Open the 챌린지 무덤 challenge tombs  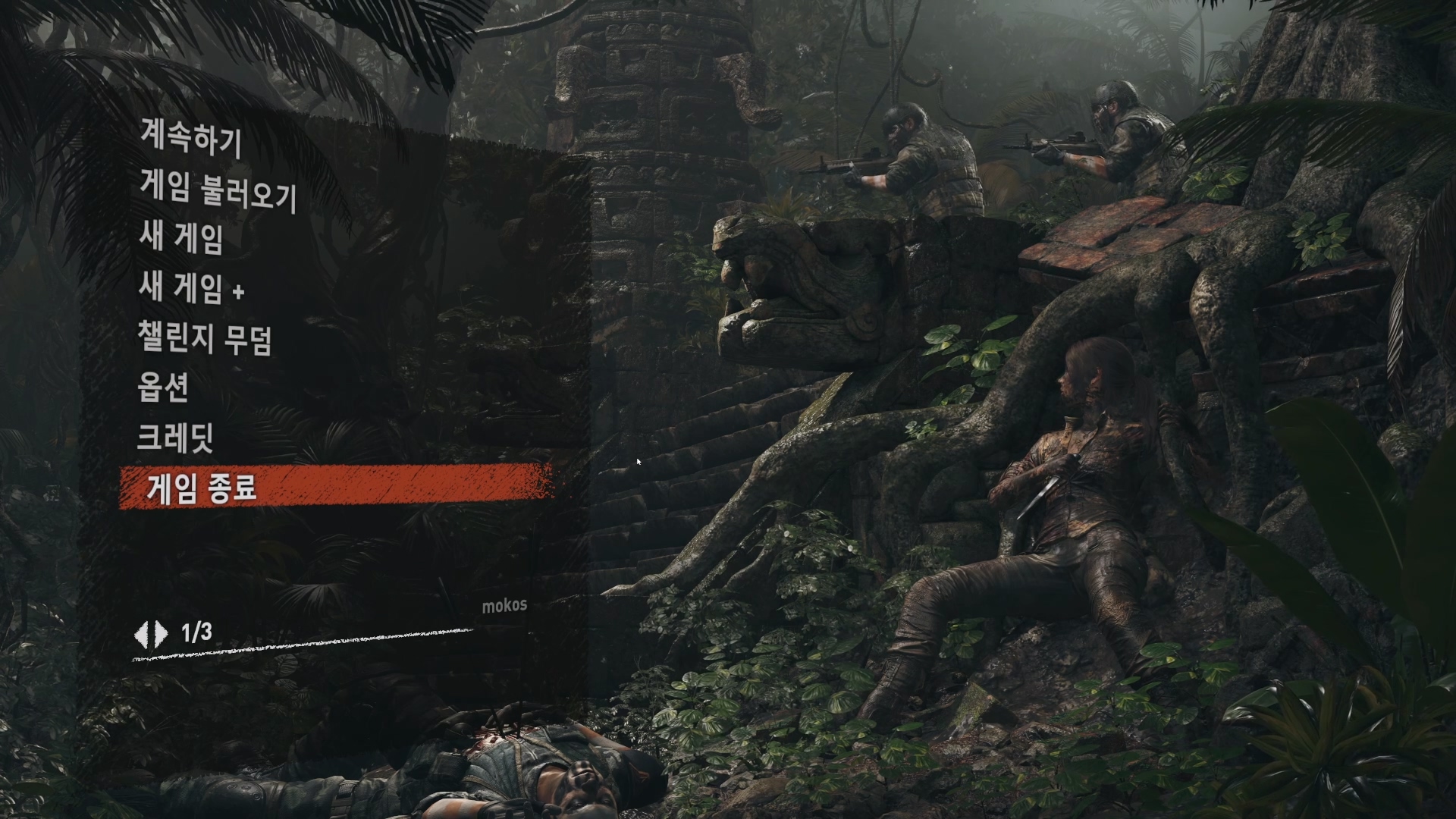(205, 338)
